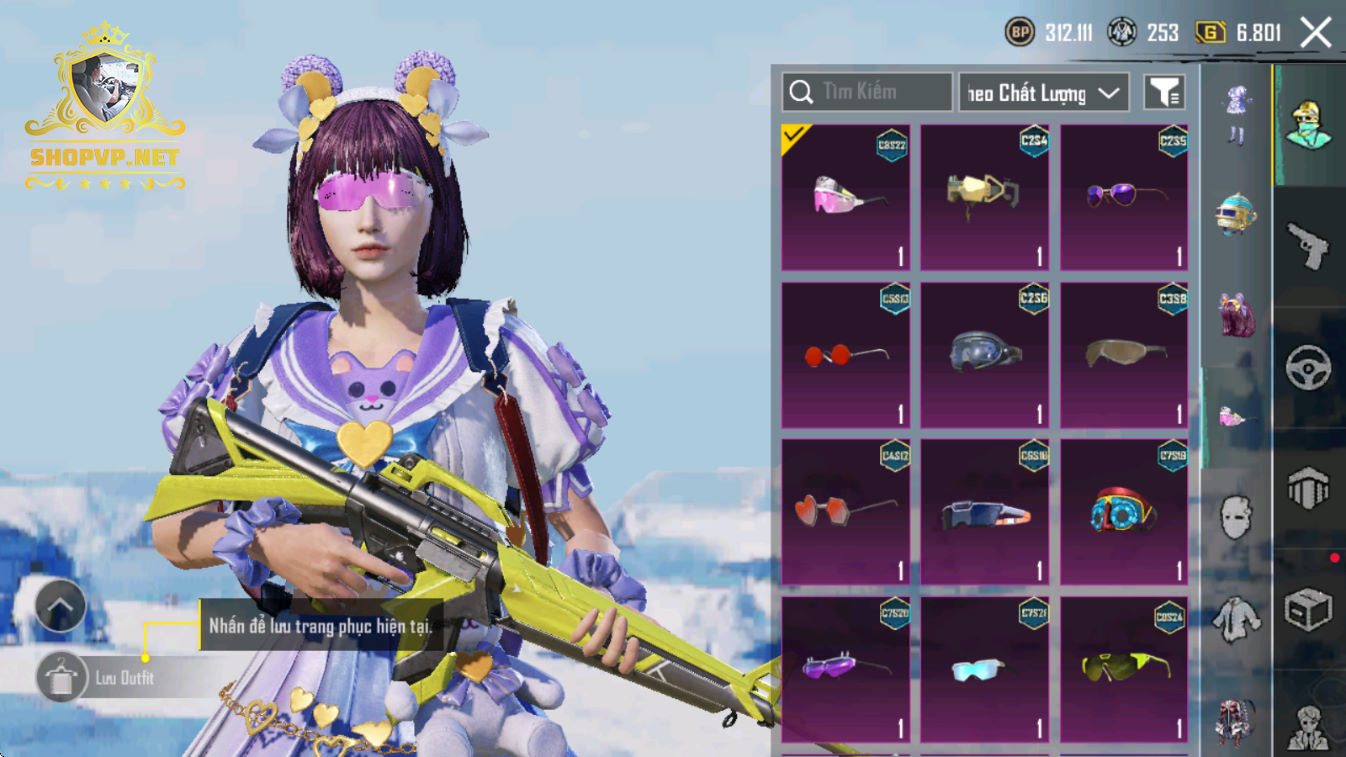This screenshot has height=757, width=1346.
Task: Open the white face mask subcategory
Action: click(x=1236, y=517)
